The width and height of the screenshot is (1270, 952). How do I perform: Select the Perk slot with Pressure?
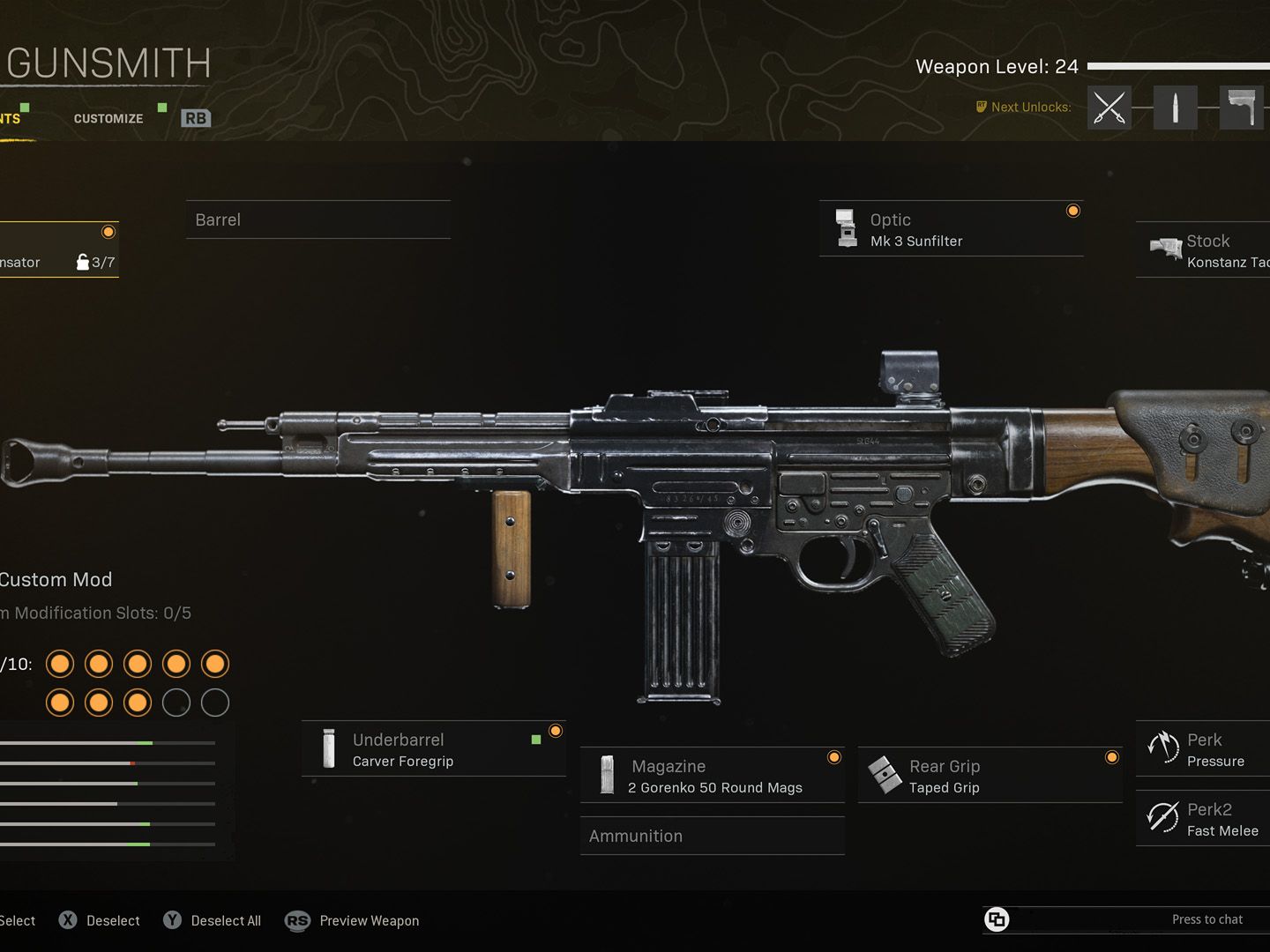1205,749
